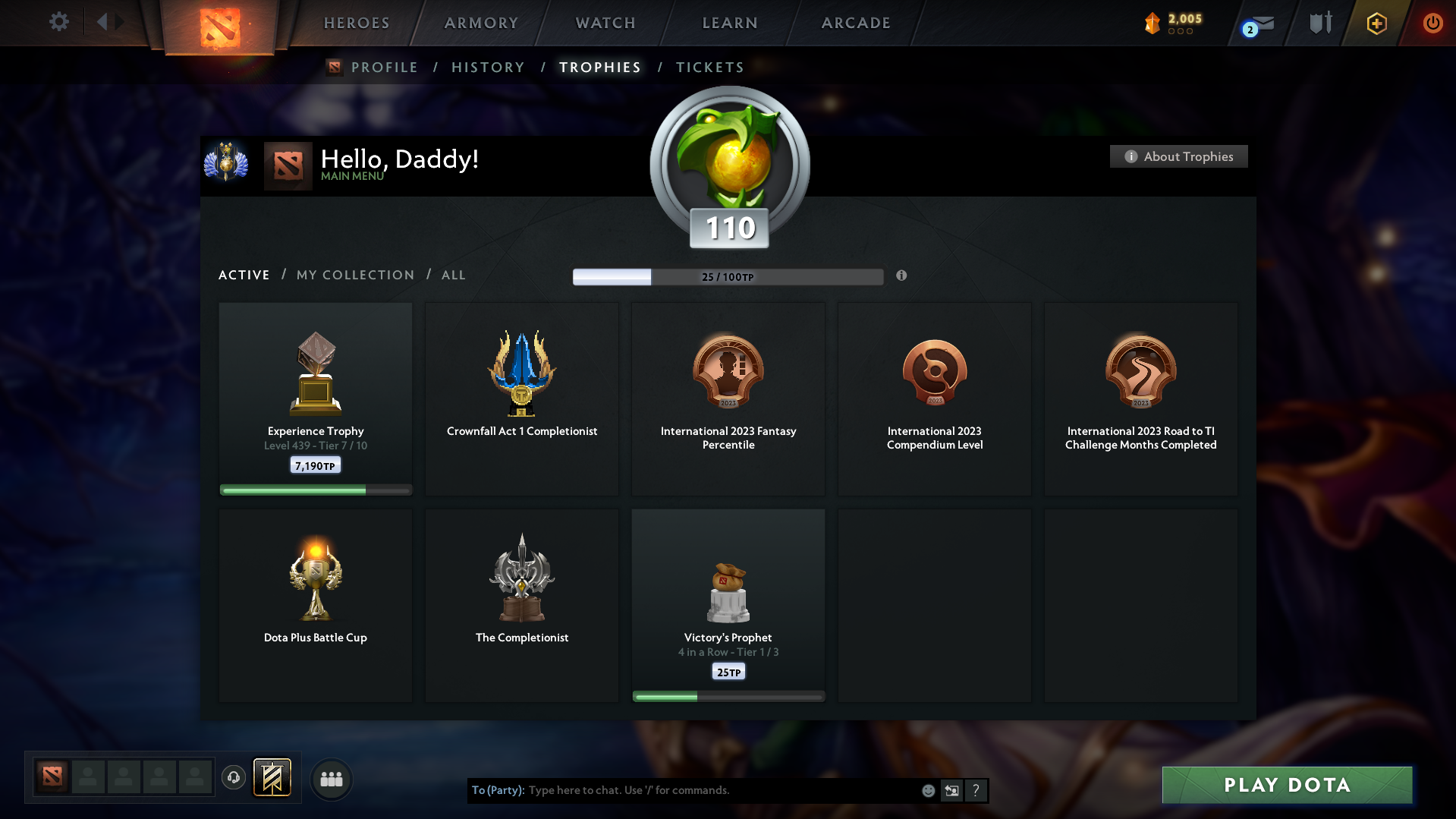Open the mail notifications icon
This screenshot has width=1456, height=819.
click(x=1260, y=25)
